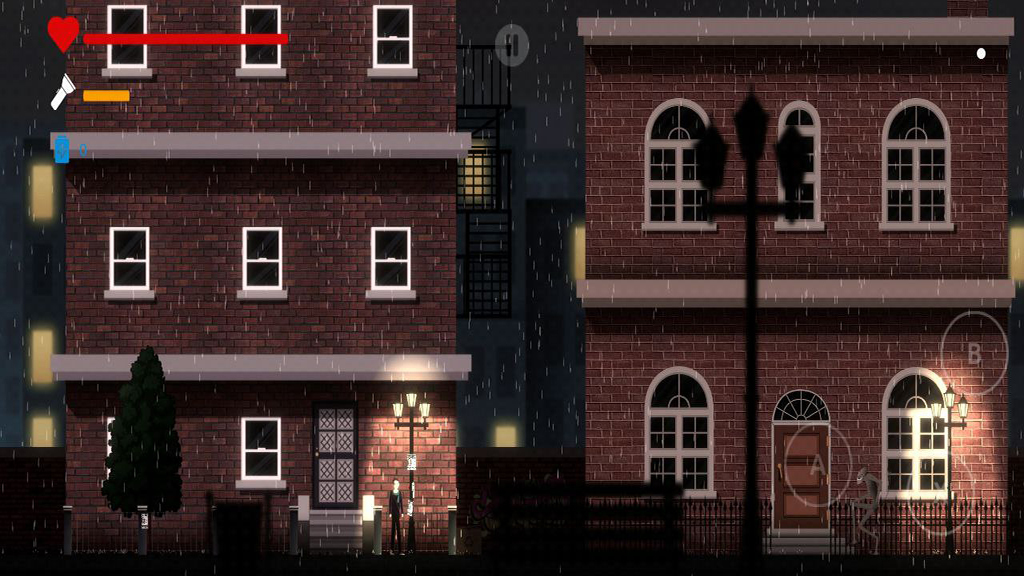Tap the translucent A action button
Image resolution: width=1024 pixels, height=576 pixels.
(817, 464)
